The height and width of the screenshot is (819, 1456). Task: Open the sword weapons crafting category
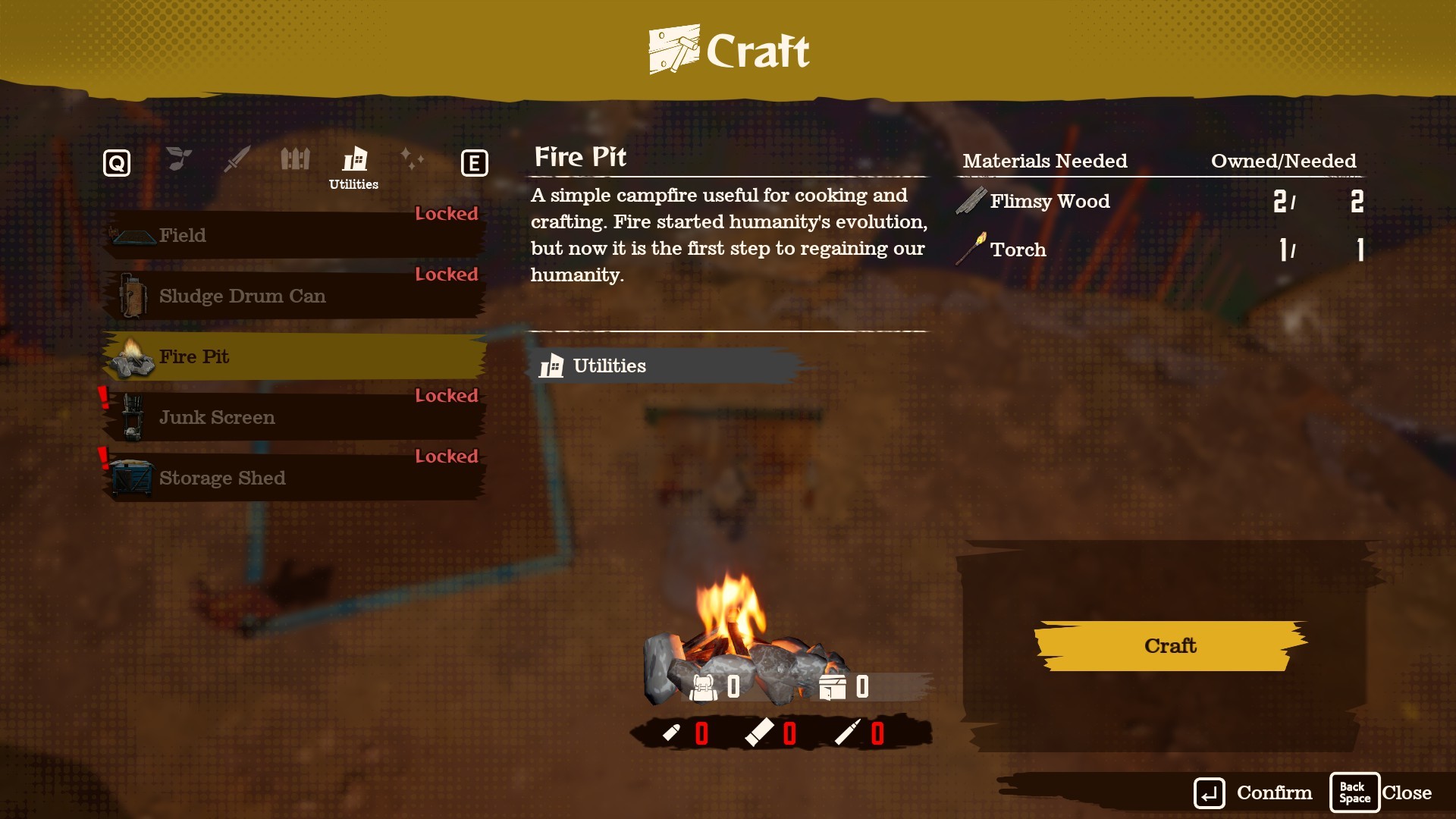(x=236, y=159)
